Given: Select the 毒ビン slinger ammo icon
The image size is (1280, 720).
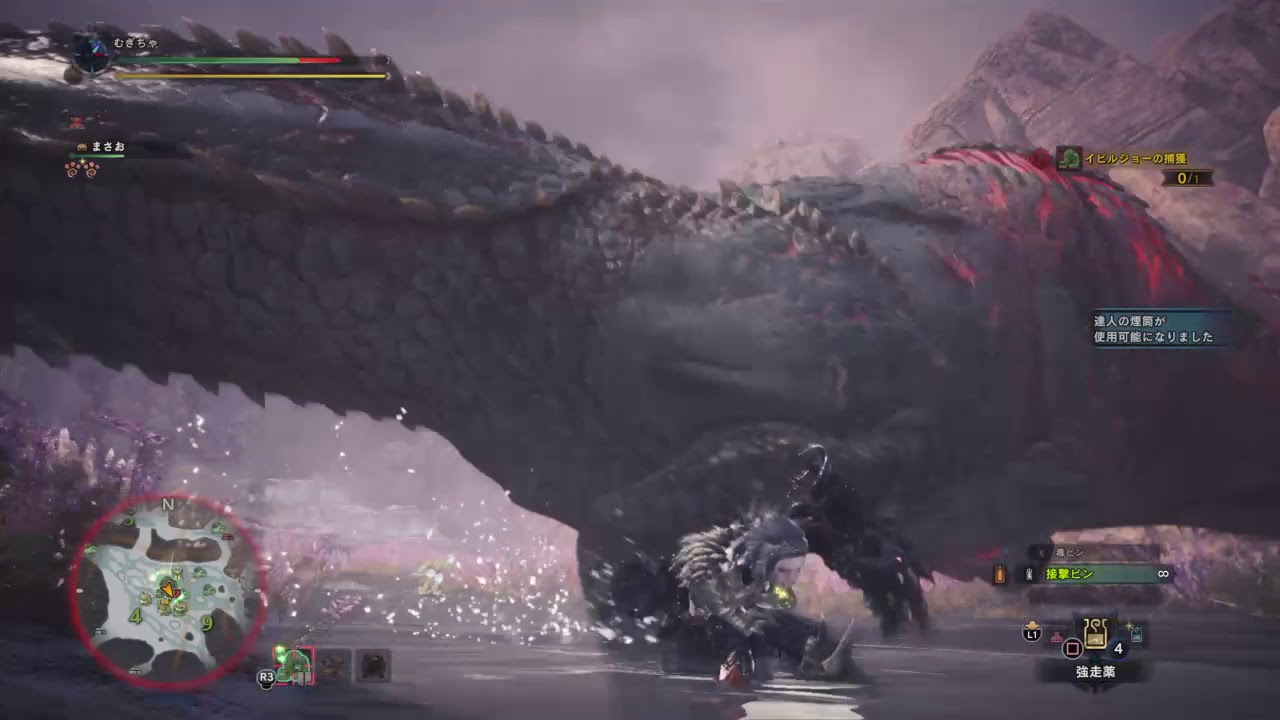Looking at the screenshot, I should click(x=1041, y=552).
